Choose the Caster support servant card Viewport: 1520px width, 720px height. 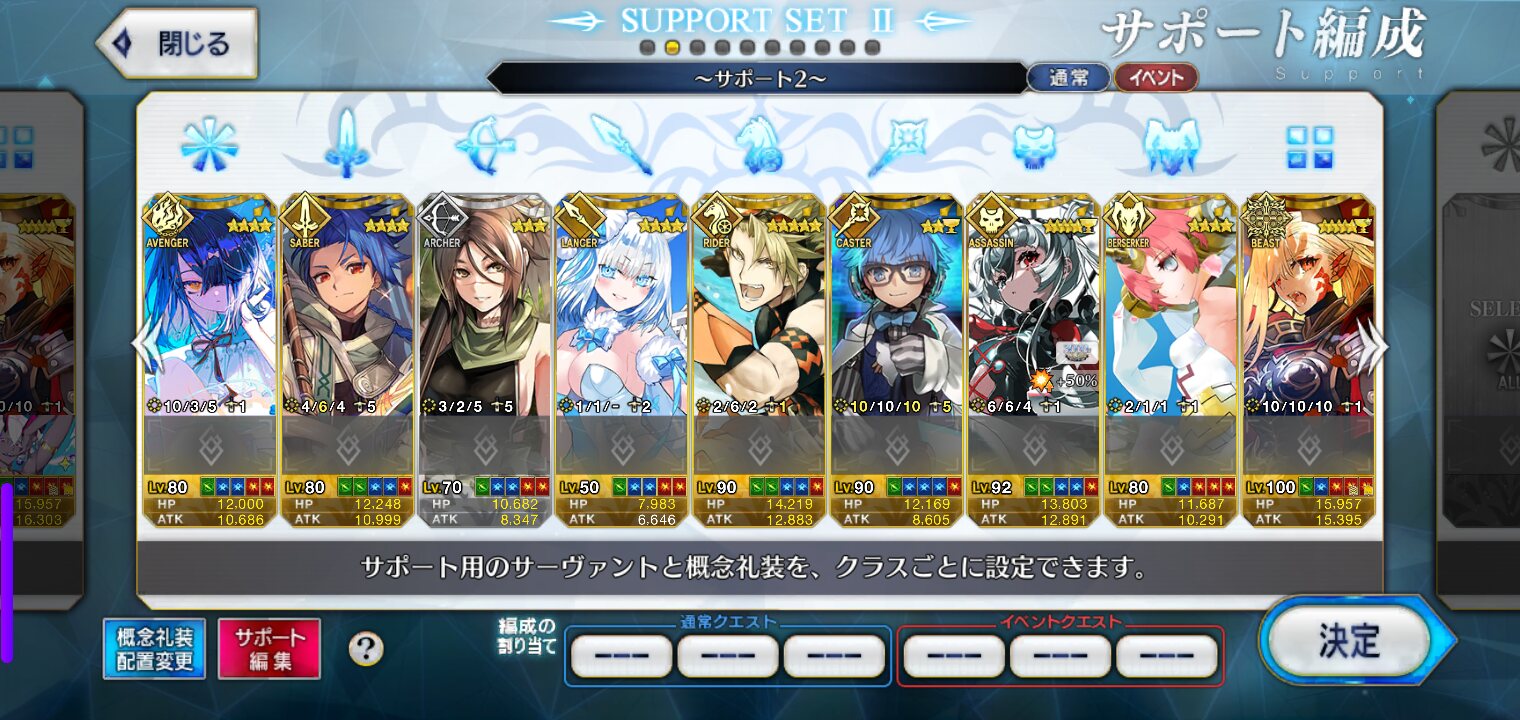897,320
